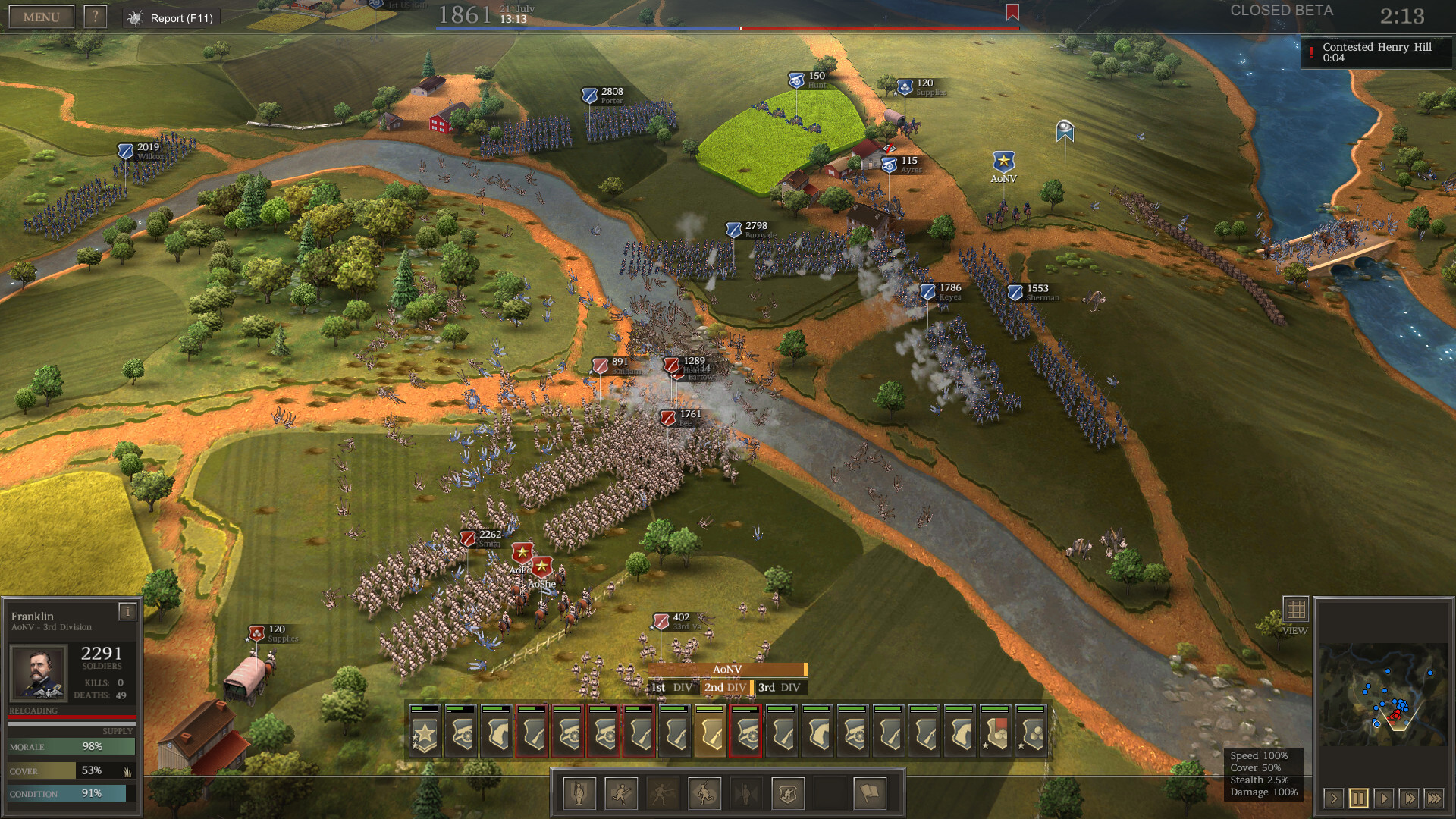
Task: Click the Contested Henry Hill timer alert
Action: 1375,52
